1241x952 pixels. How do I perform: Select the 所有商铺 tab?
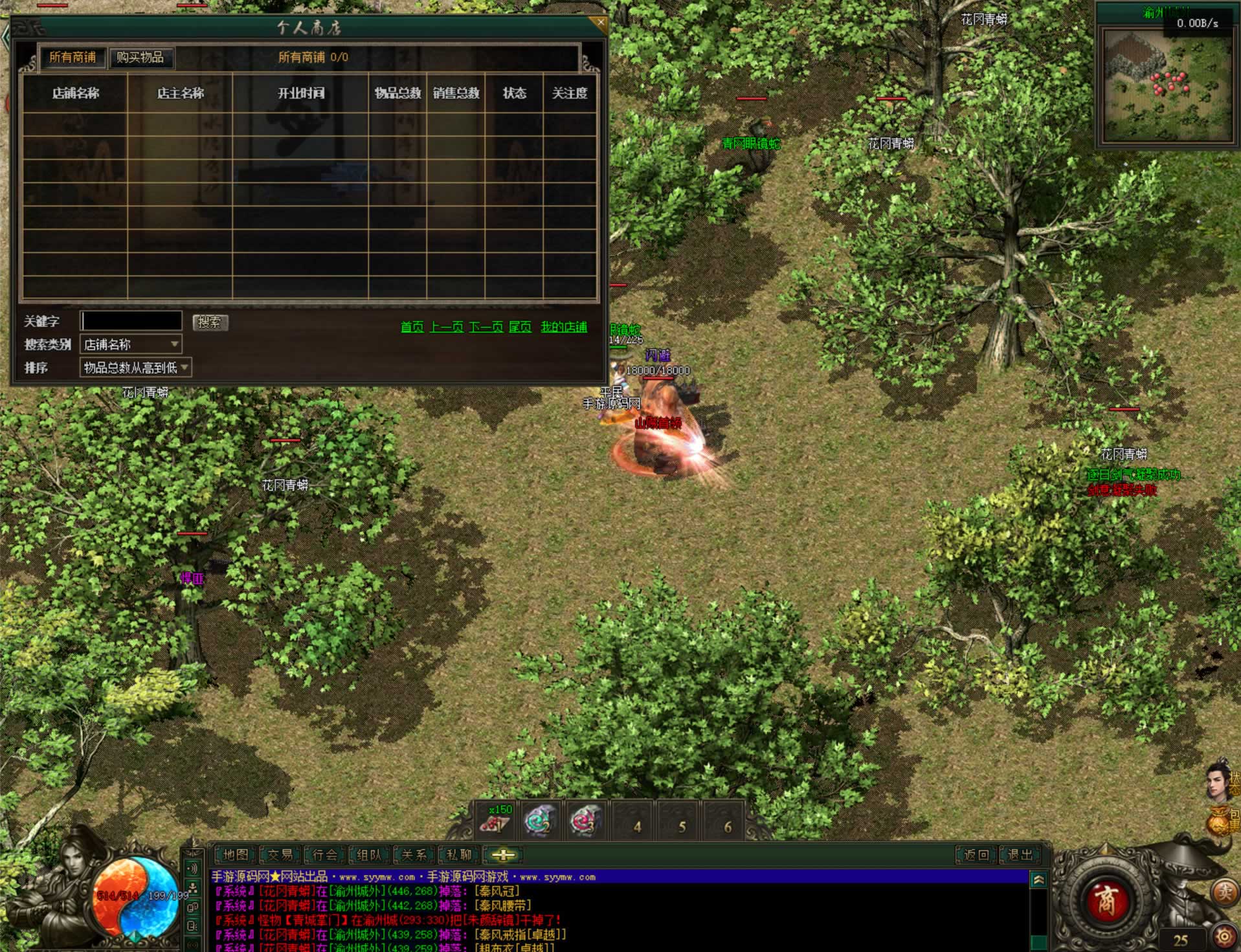[73, 58]
